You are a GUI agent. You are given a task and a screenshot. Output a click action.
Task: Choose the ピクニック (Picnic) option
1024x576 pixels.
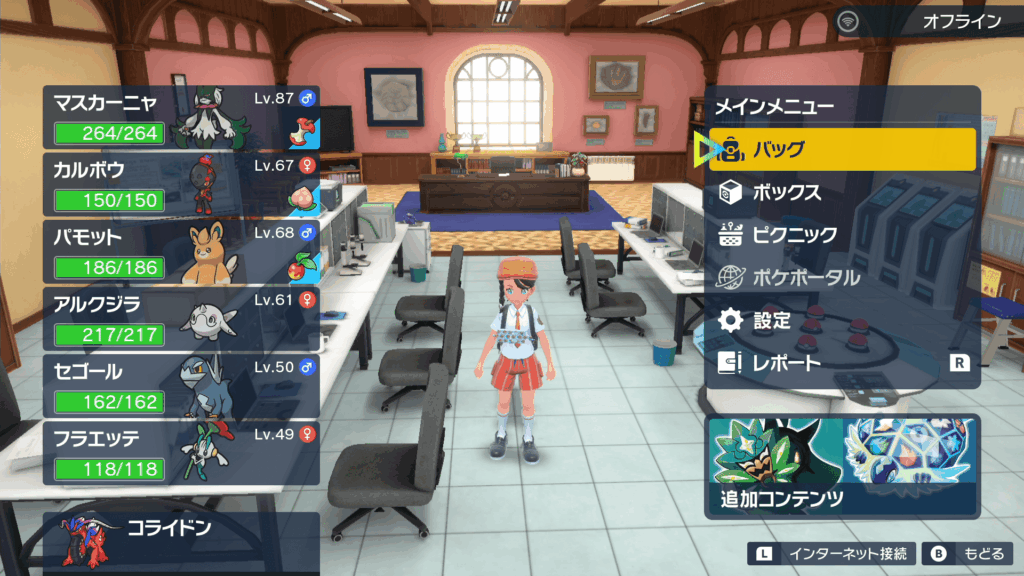coord(842,235)
